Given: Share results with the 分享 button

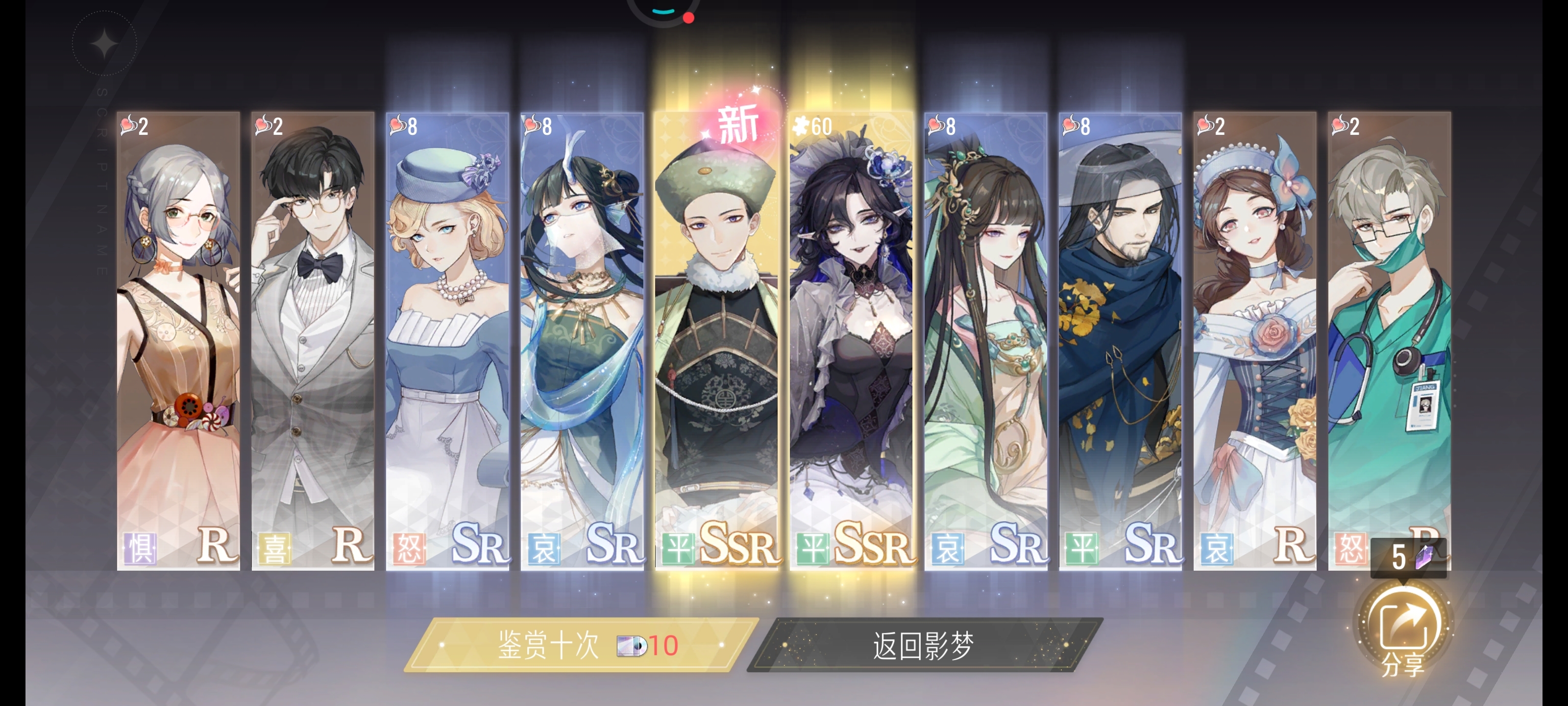Looking at the screenshot, I should 1403,631.
